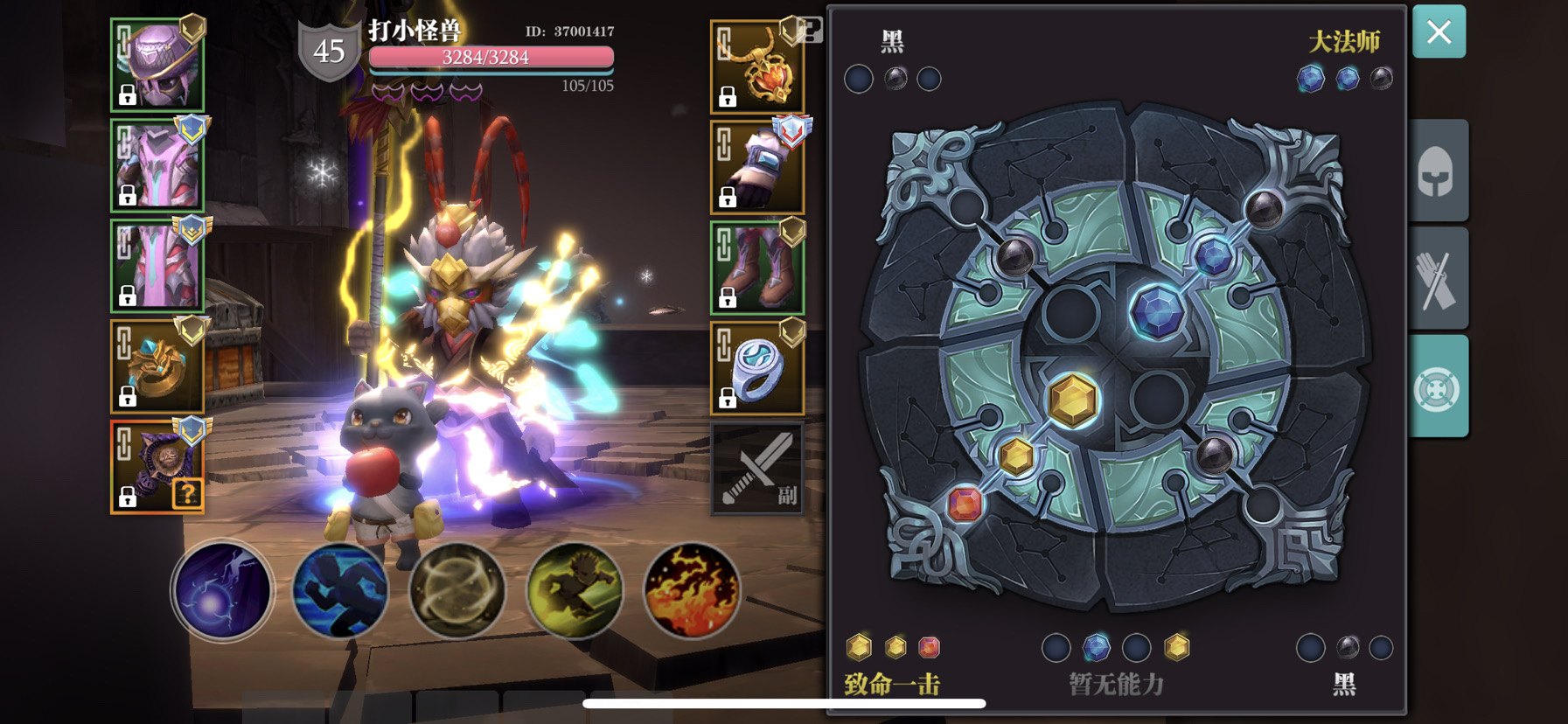The height and width of the screenshot is (724, 1568).
Task: Switch to the helmet equipment tab
Action: [x=1437, y=171]
